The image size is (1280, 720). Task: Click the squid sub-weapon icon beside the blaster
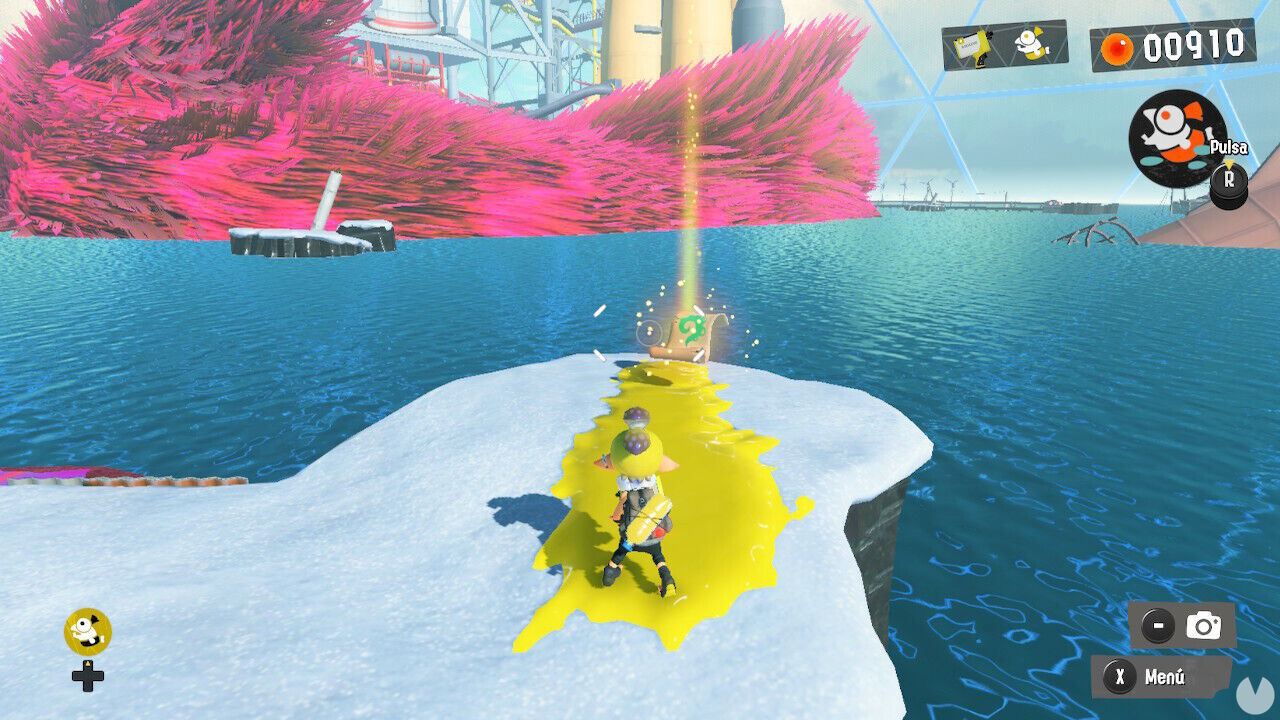[x=1028, y=45]
